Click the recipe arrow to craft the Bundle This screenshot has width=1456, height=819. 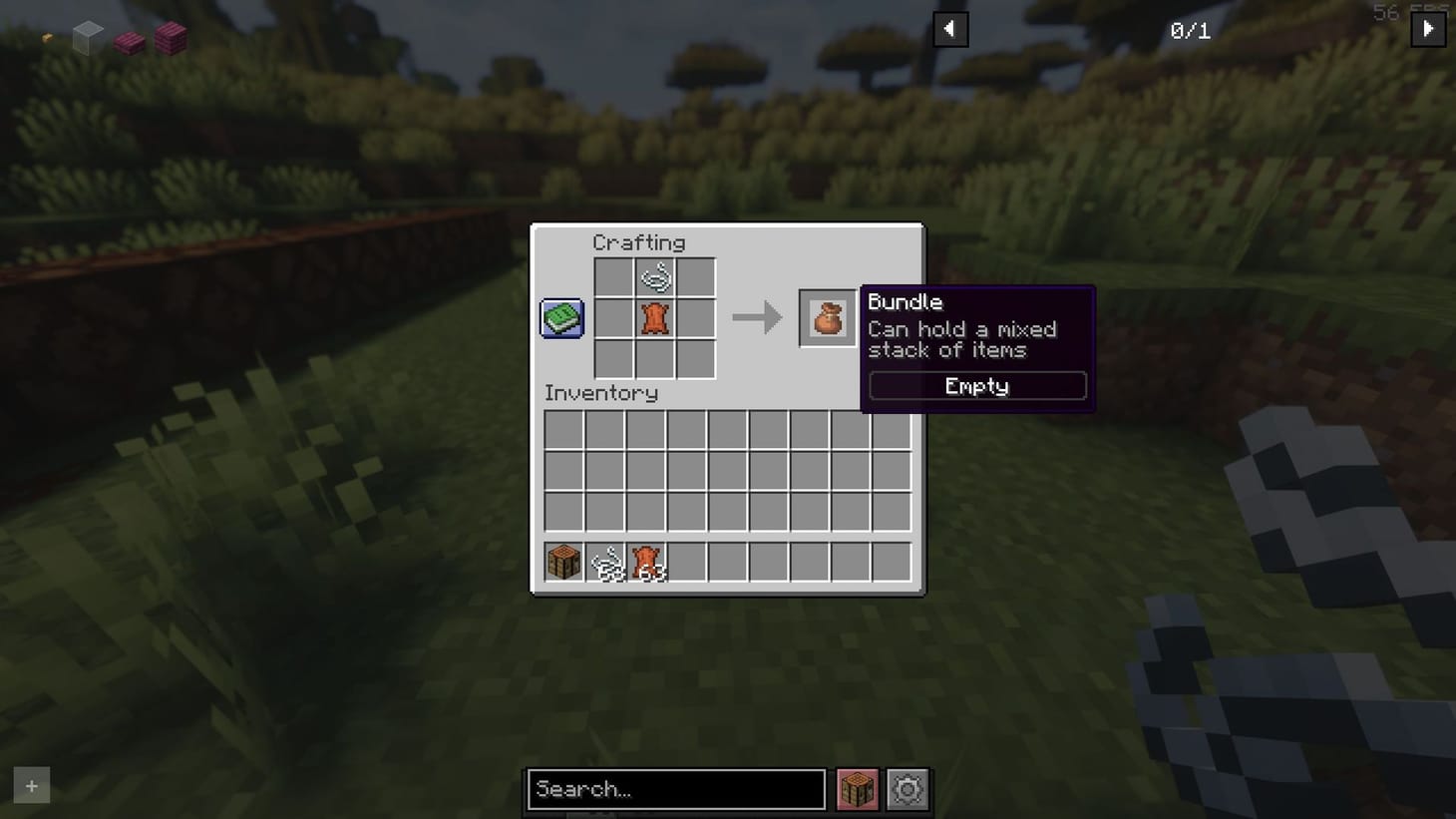[x=756, y=317]
